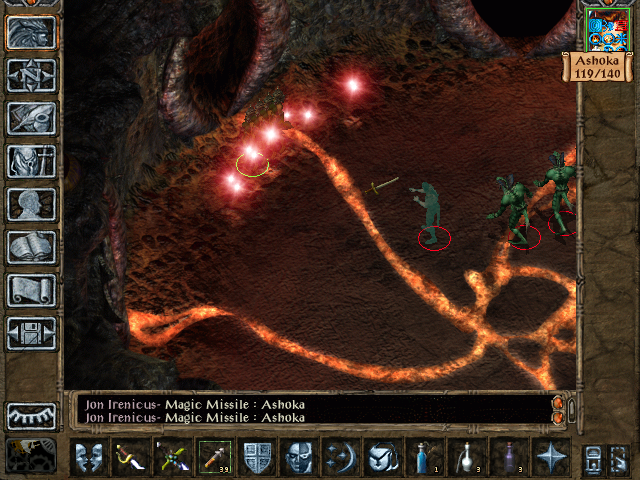
Task: Show the character record sheet
Action: pyautogui.click(x=31, y=204)
